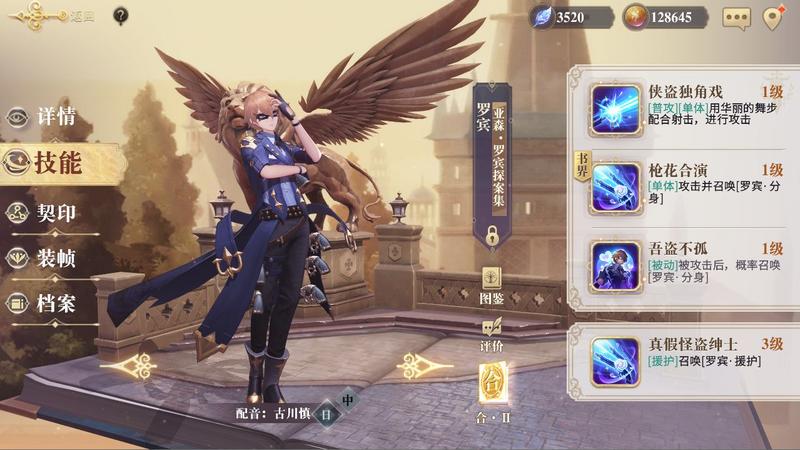
Task: Select the 侠盗独角戏 skill icon
Action: point(615,107)
